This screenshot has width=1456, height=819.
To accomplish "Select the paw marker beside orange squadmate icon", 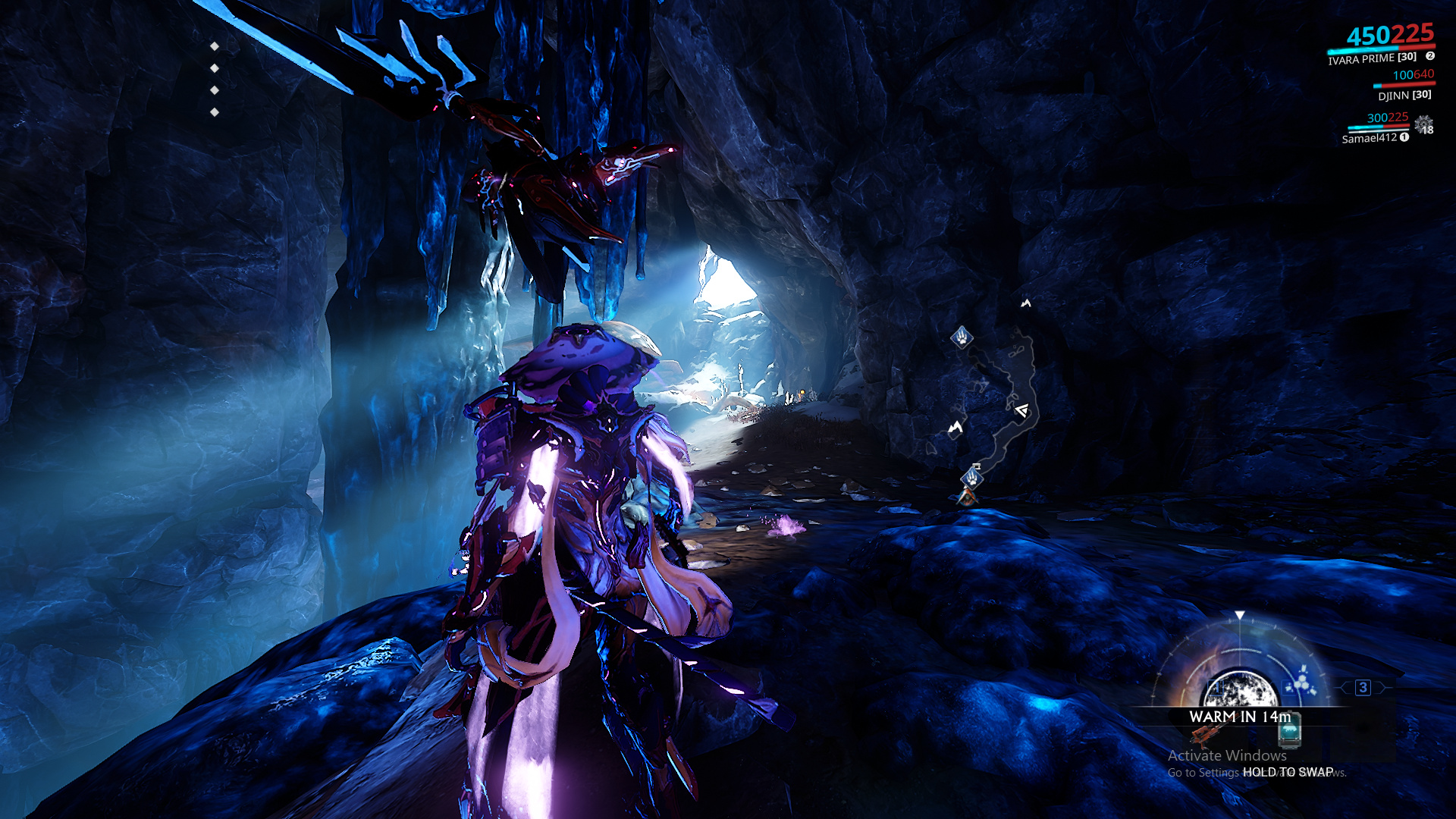I will (x=971, y=478).
